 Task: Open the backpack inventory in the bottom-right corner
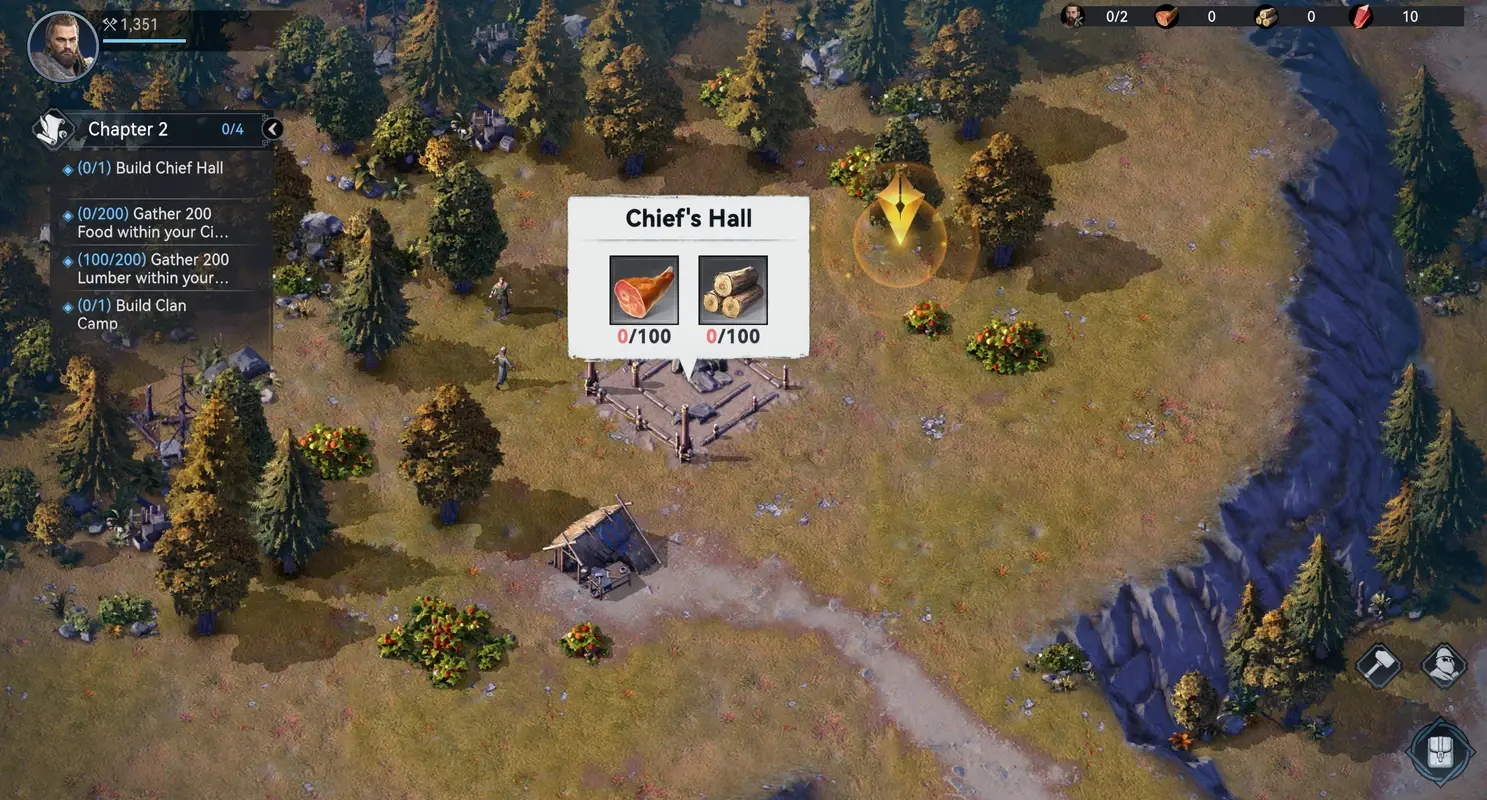pos(1440,751)
